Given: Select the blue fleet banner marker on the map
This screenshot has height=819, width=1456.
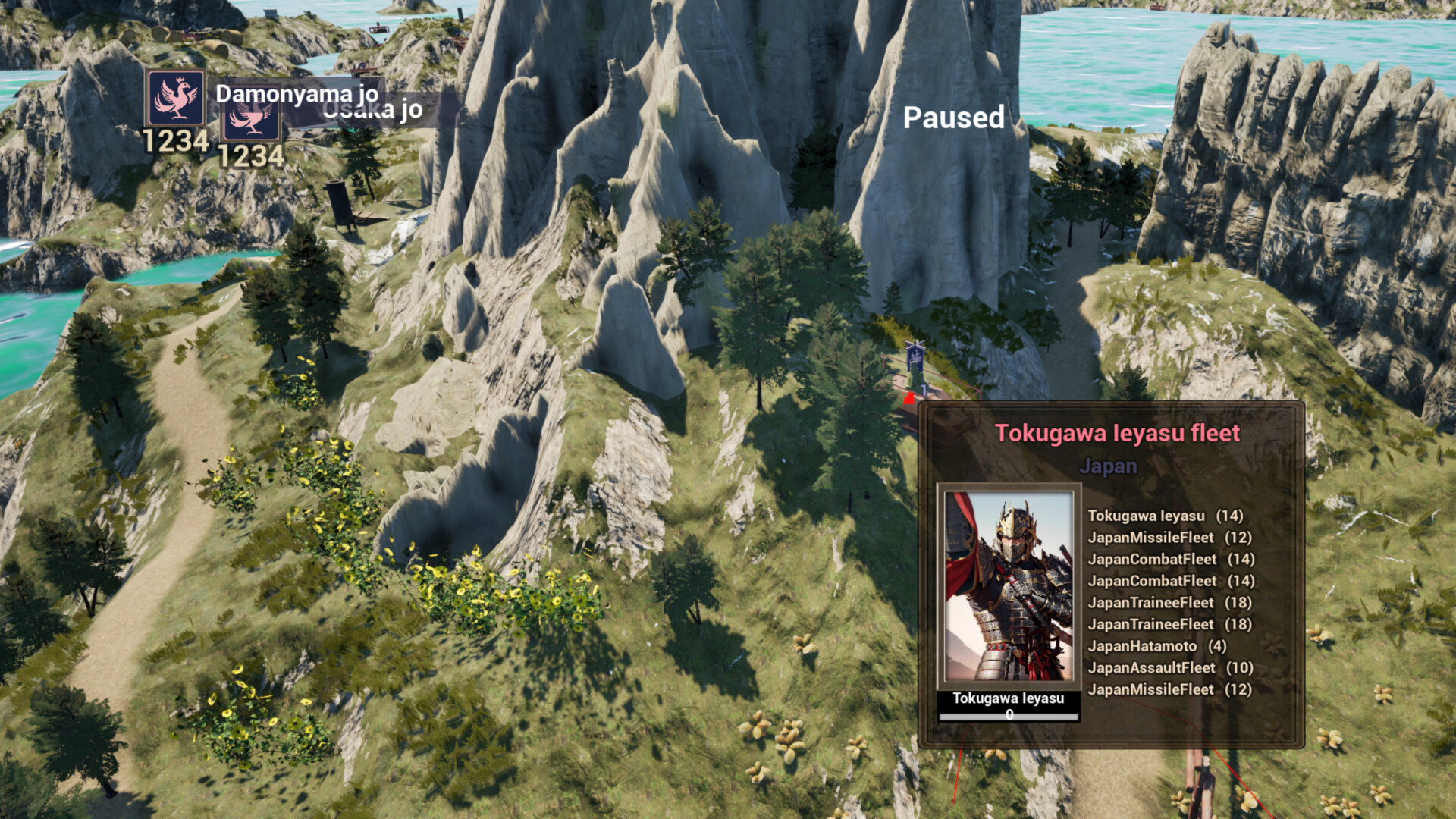Looking at the screenshot, I should pyautogui.click(x=915, y=355).
